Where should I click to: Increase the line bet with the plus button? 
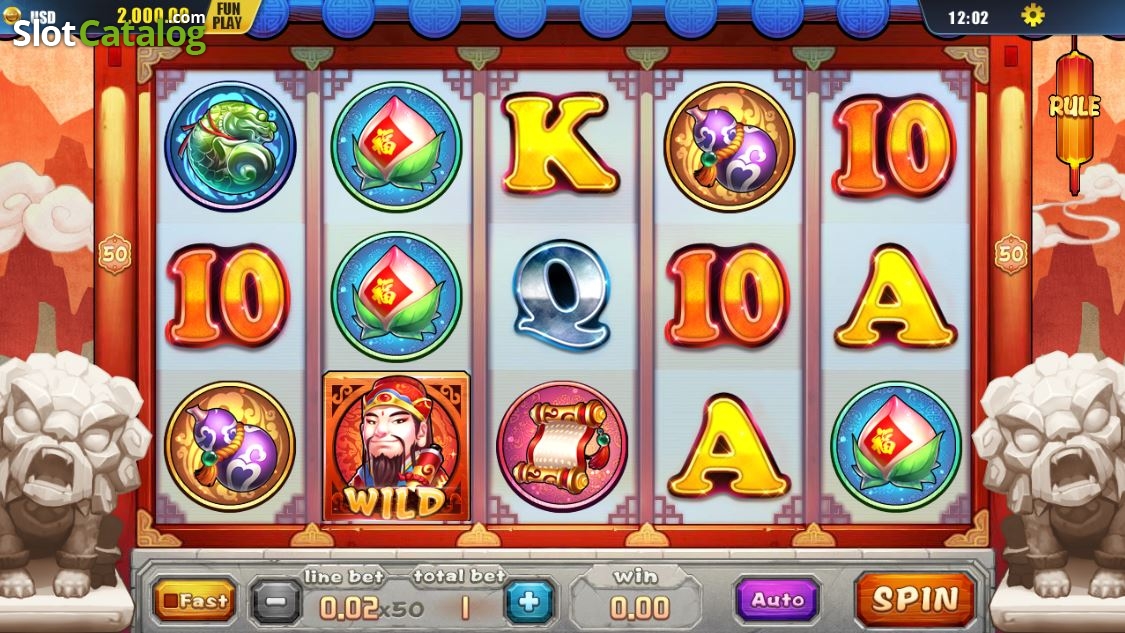pyautogui.click(x=529, y=602)
